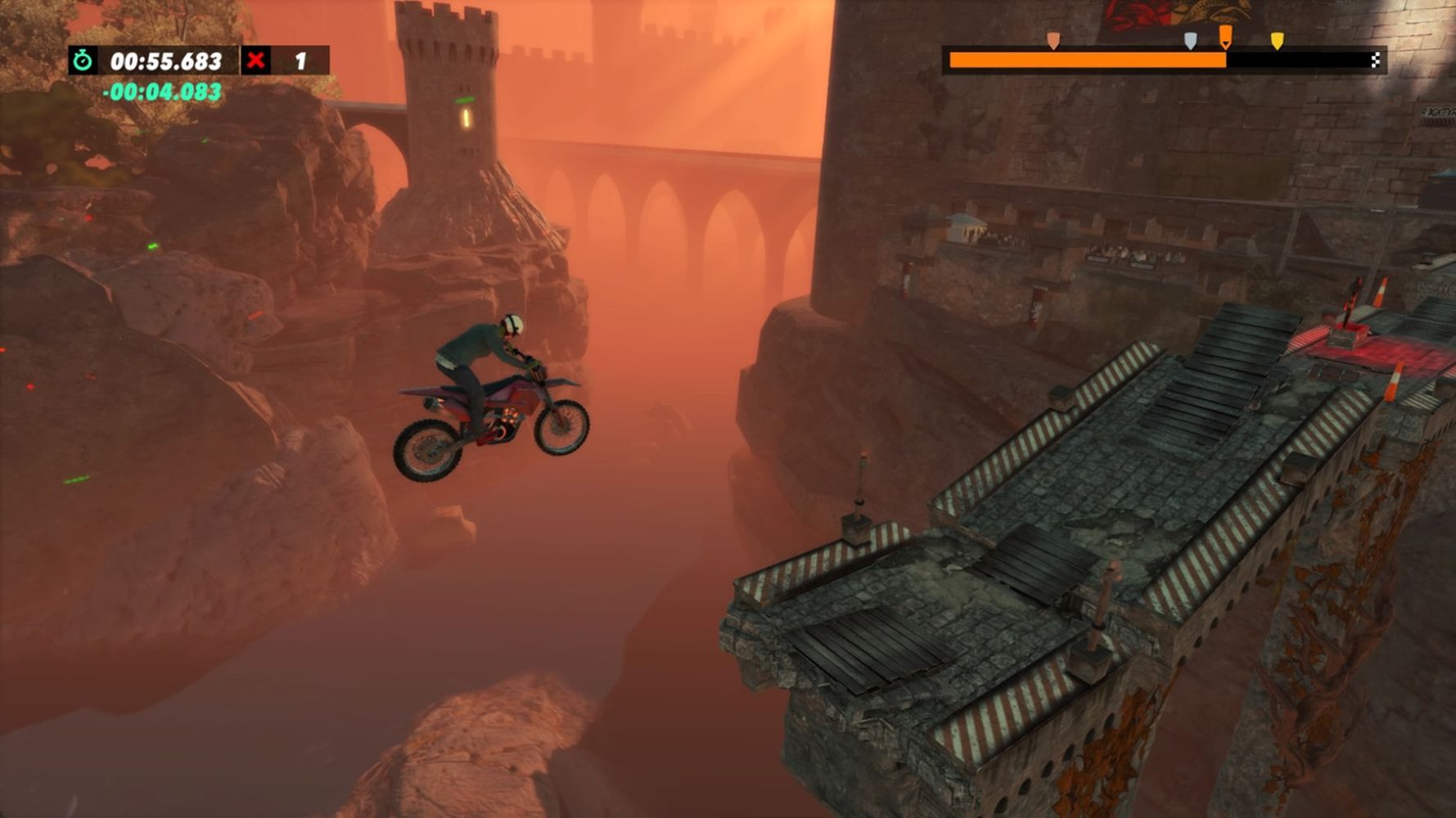Select the silver medal marker on progress bar
This screenshot has height=818, width=1456.
tap(1190, 40)
